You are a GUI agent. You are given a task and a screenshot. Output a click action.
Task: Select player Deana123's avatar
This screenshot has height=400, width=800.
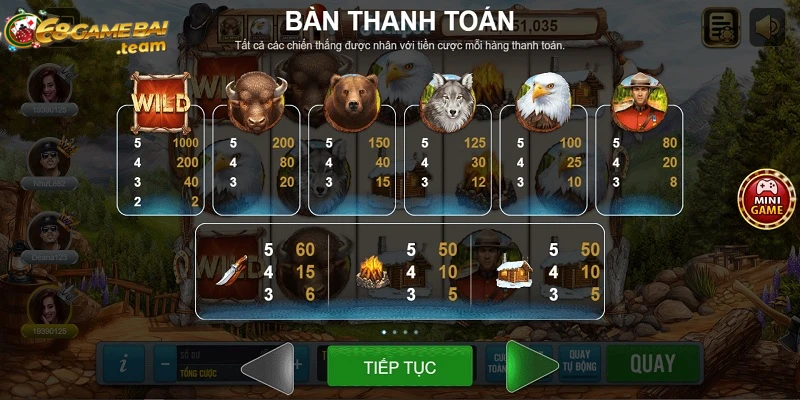click(x=46, y=232)
